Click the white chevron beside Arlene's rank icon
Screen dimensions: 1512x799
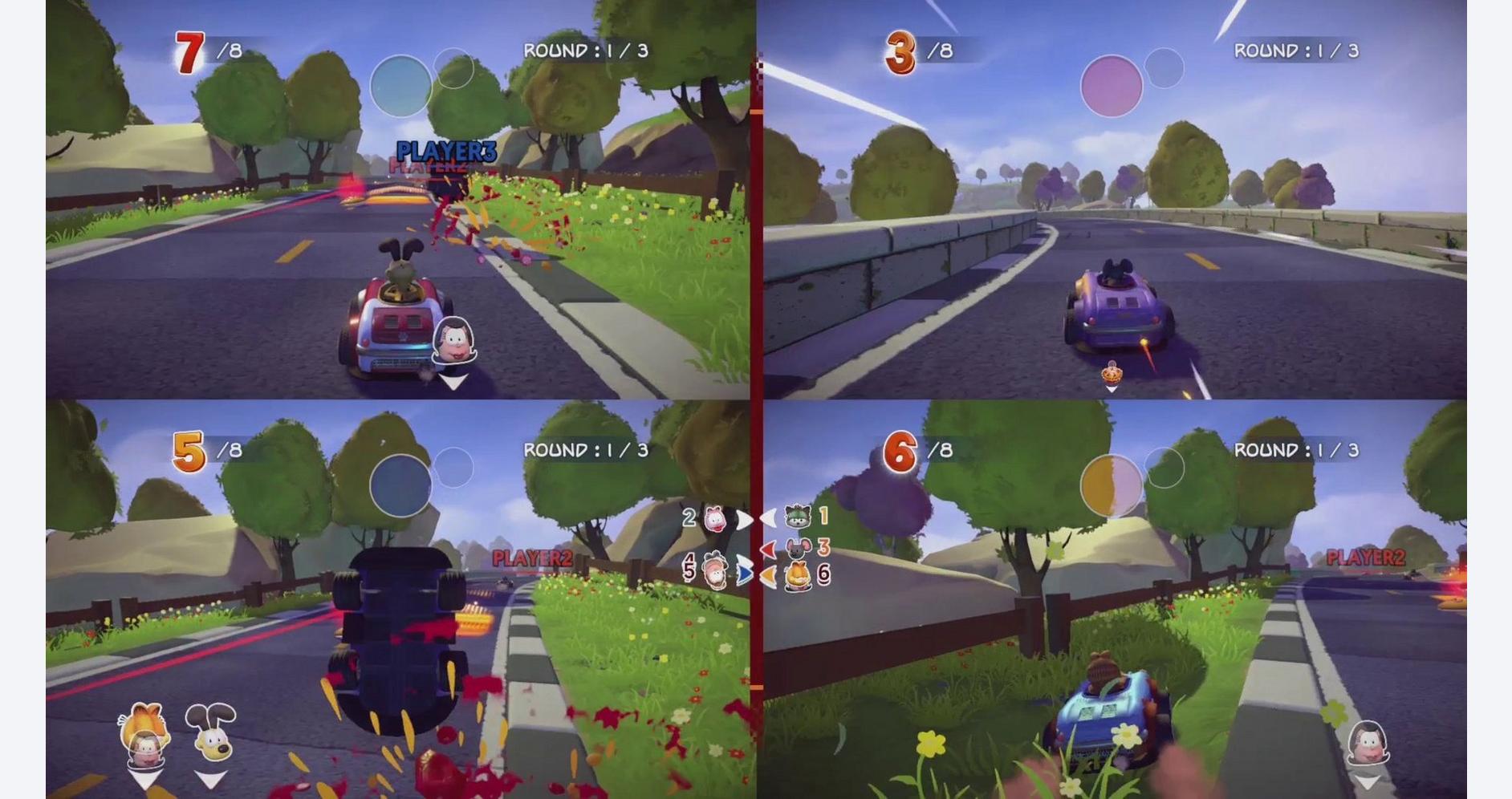[745, 518]
